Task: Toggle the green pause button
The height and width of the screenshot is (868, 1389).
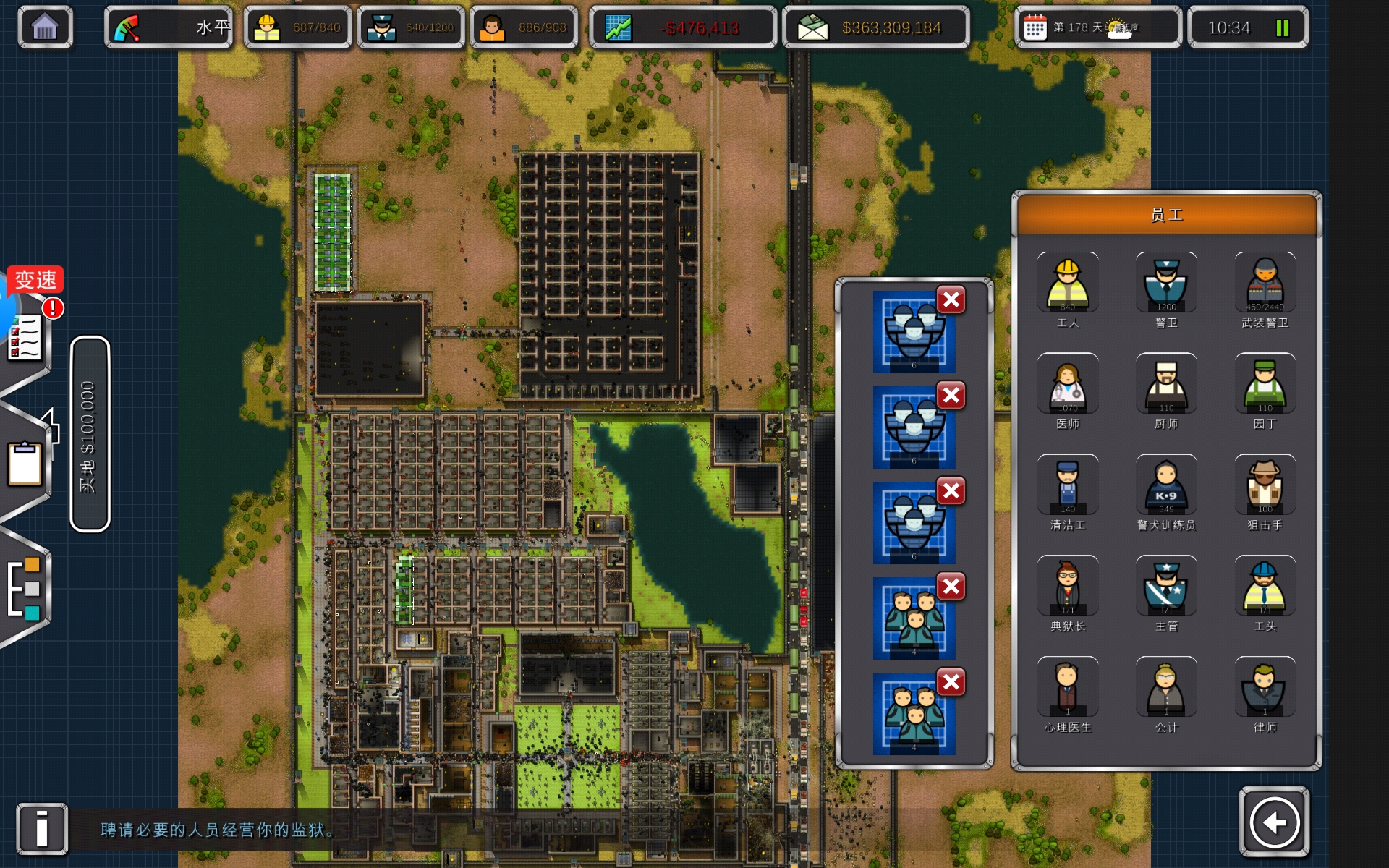Action: coord(1283,28)
